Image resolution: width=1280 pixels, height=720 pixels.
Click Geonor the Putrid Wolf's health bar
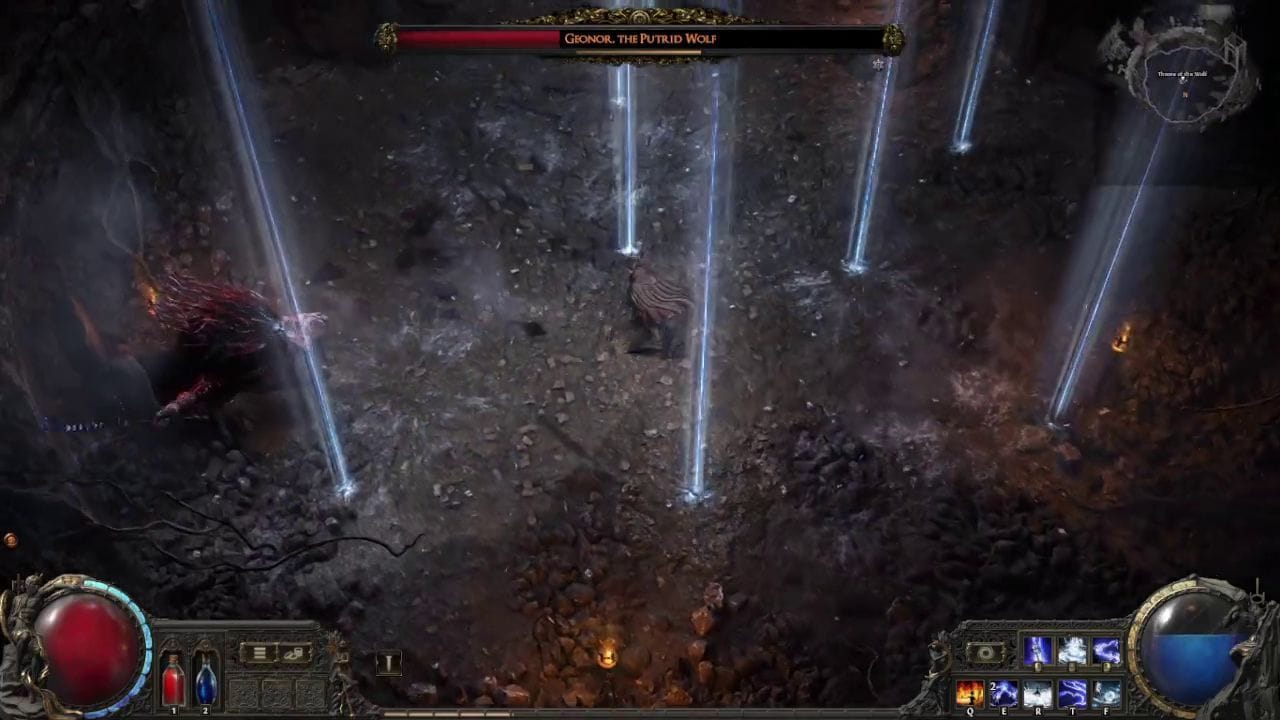tap(640, 39)
